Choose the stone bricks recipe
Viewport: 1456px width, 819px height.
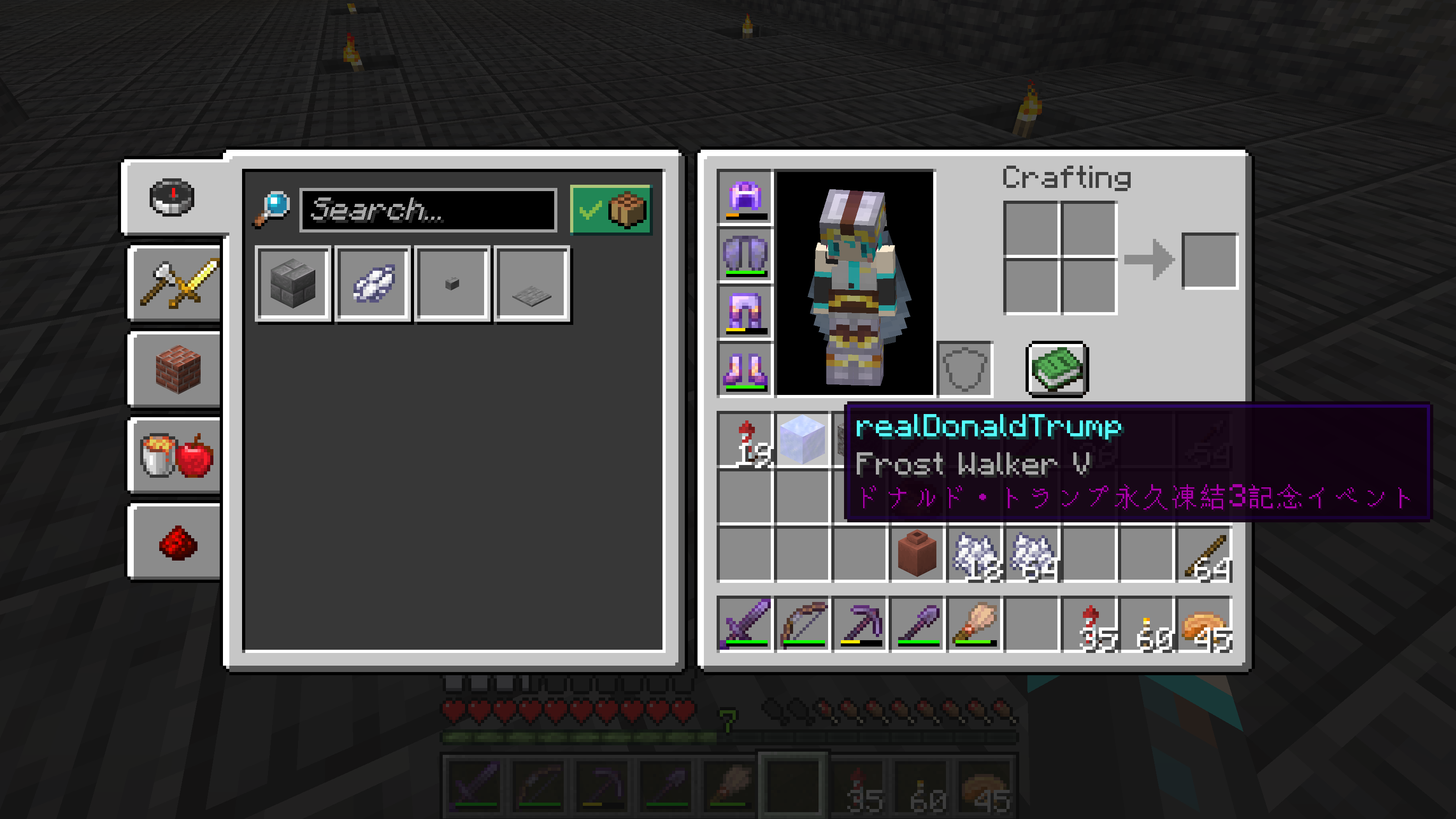[x=293, y=284]
